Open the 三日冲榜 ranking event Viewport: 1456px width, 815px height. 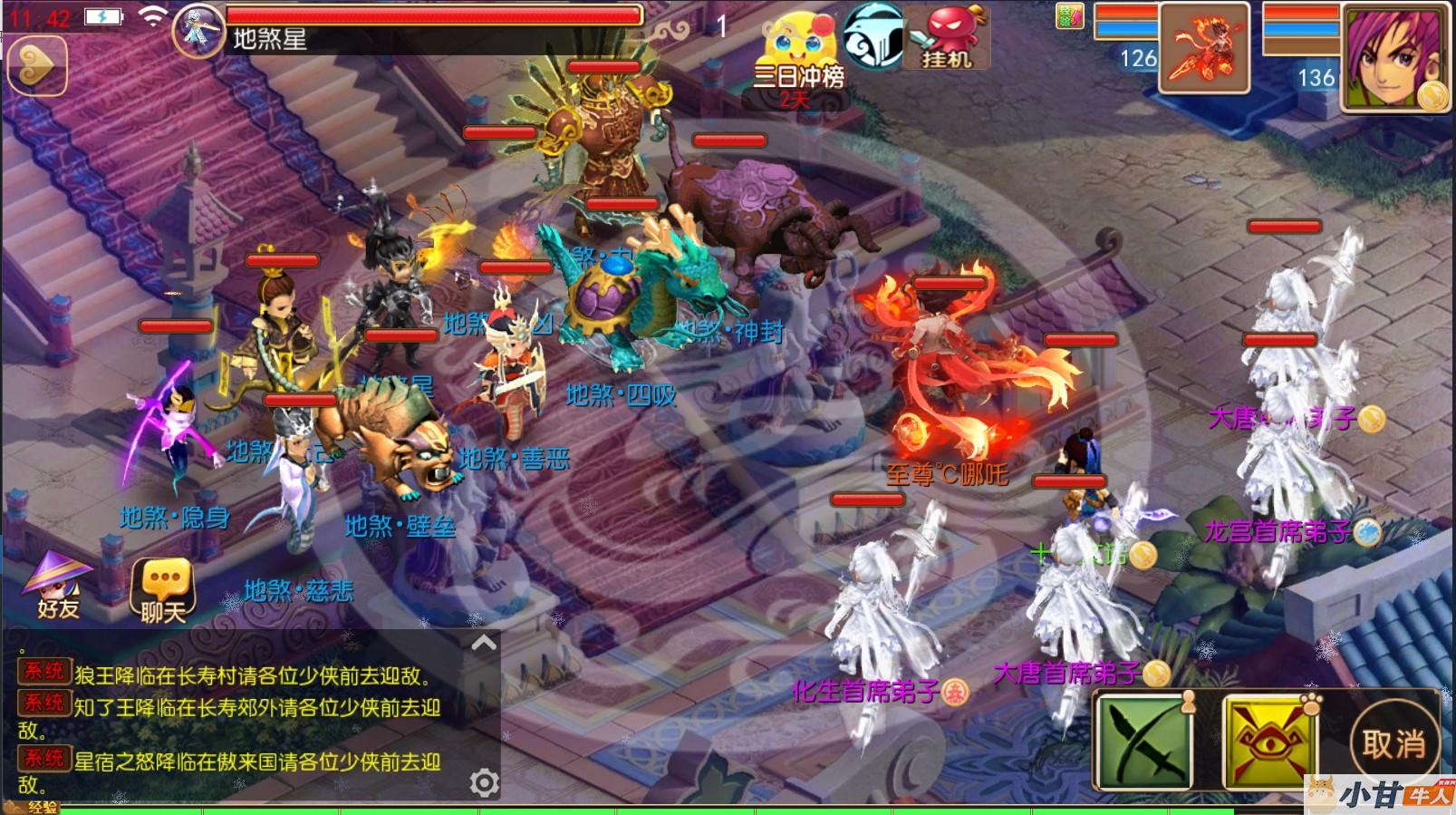pyautogui.click(x=797, y=56)
